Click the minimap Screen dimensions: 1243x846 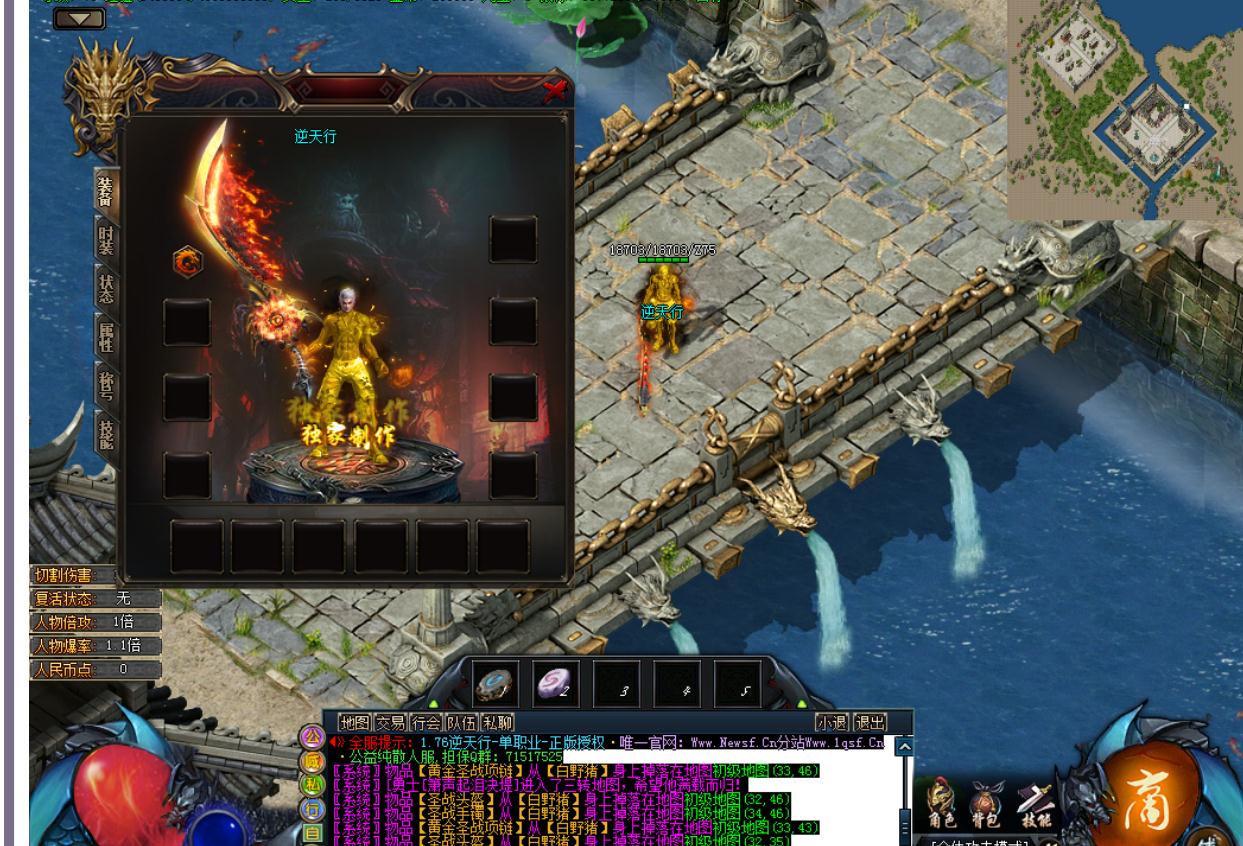pyautogui.click(x=1124, y=108)
